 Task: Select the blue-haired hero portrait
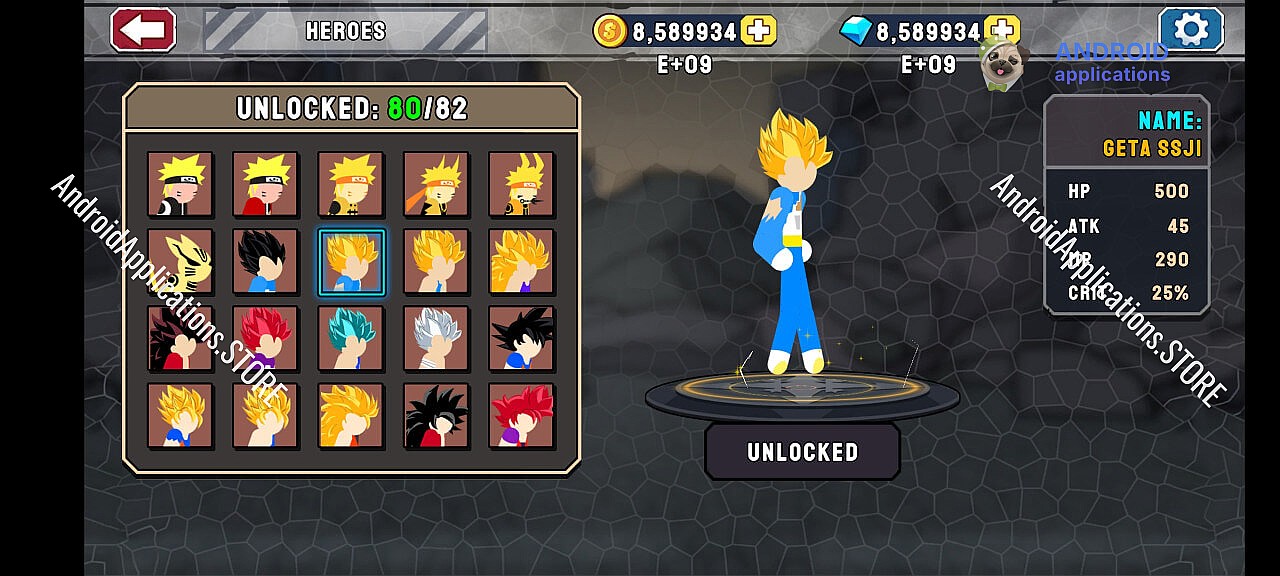pyautogui.click(x=351, y=339)
